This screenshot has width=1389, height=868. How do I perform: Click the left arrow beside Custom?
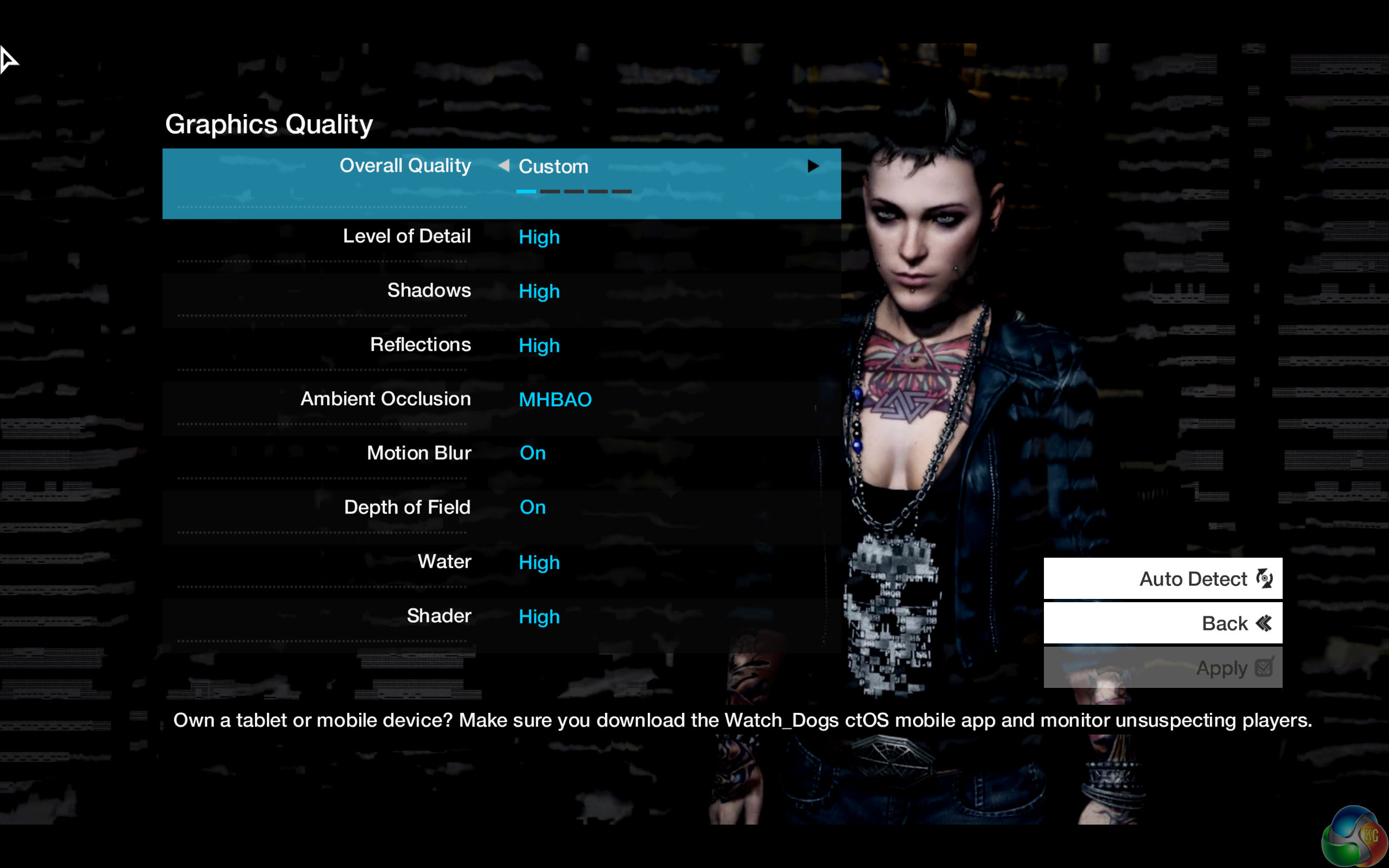pos(504,166)
